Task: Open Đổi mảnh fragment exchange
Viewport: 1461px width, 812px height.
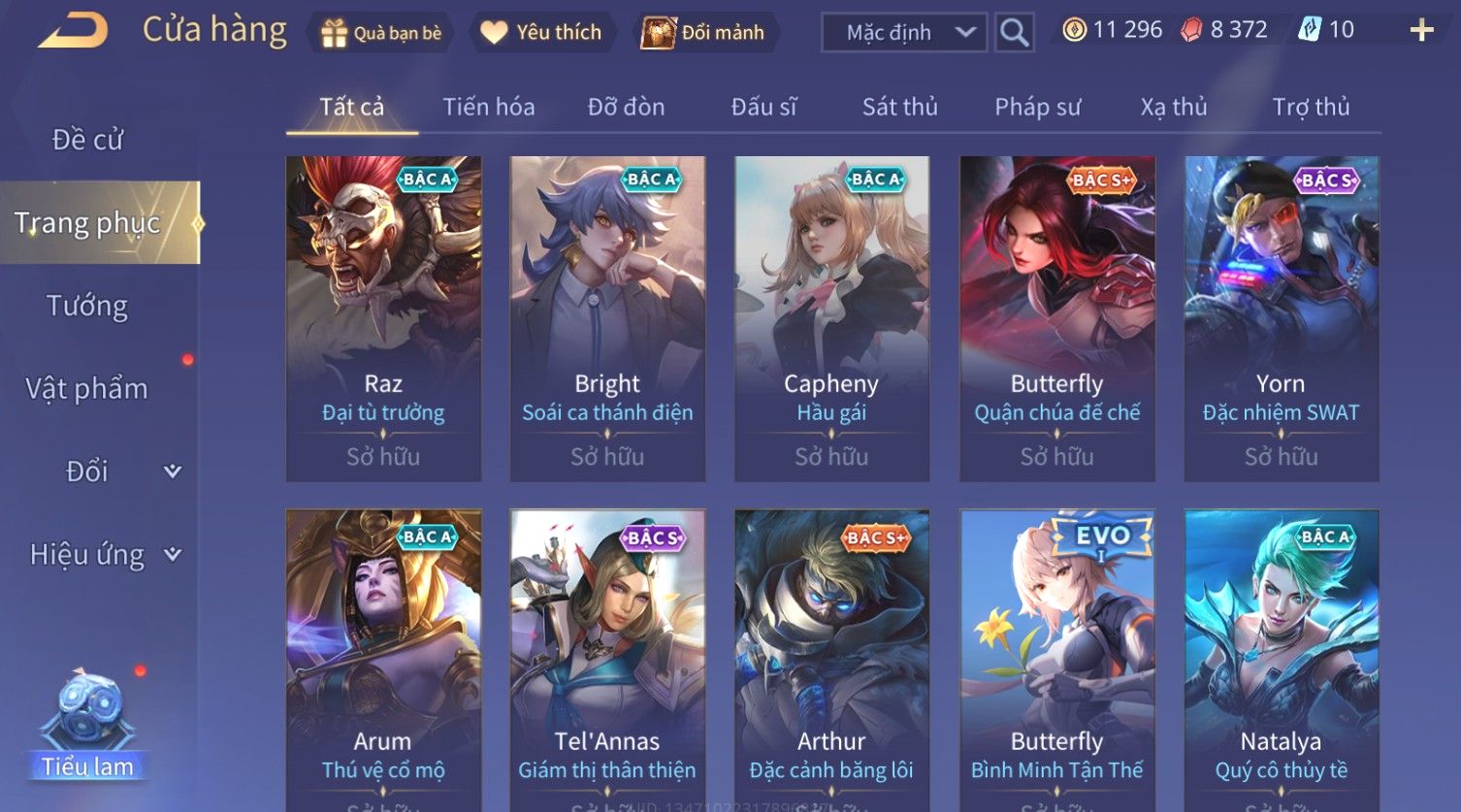Action: pos(703,33)
